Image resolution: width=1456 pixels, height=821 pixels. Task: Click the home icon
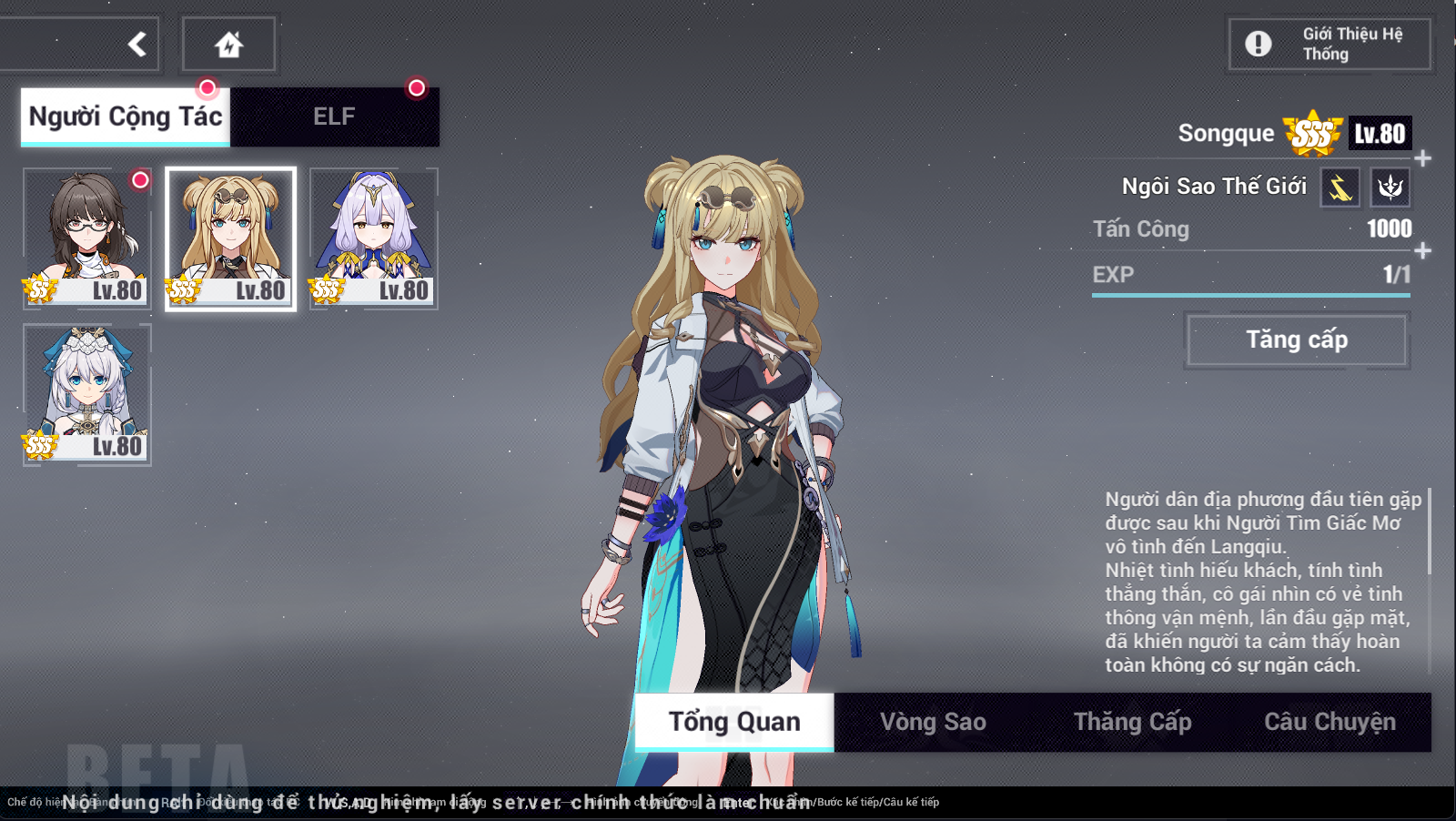[x=229, y=43]
